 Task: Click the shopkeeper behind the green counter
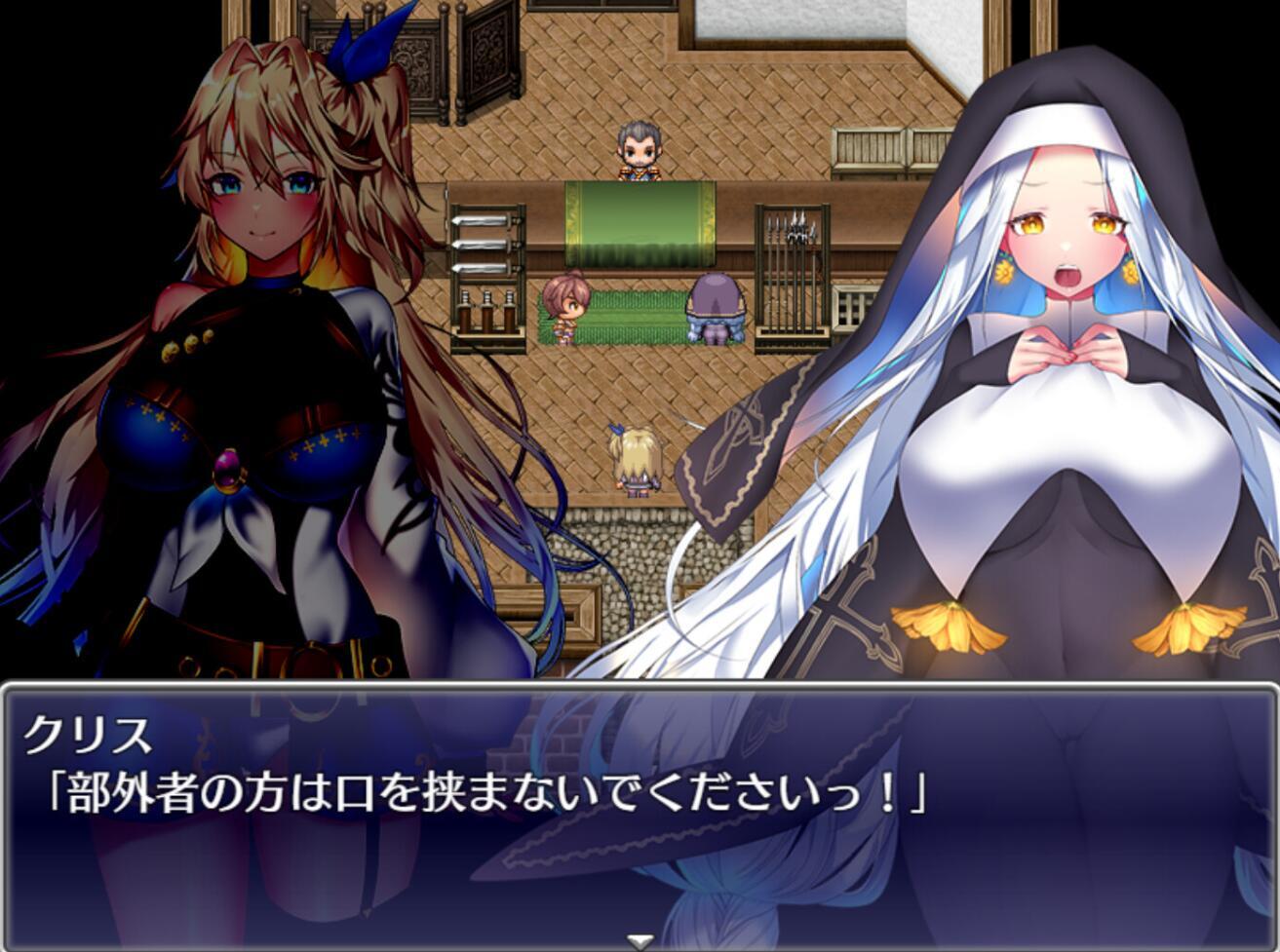pos(639,146)
